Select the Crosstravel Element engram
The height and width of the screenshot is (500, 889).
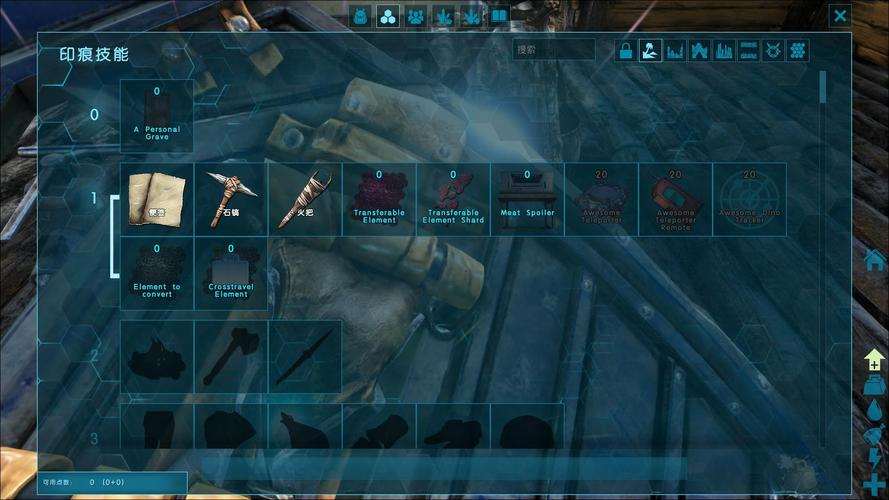pyautogui.click(x=231, y=273)
